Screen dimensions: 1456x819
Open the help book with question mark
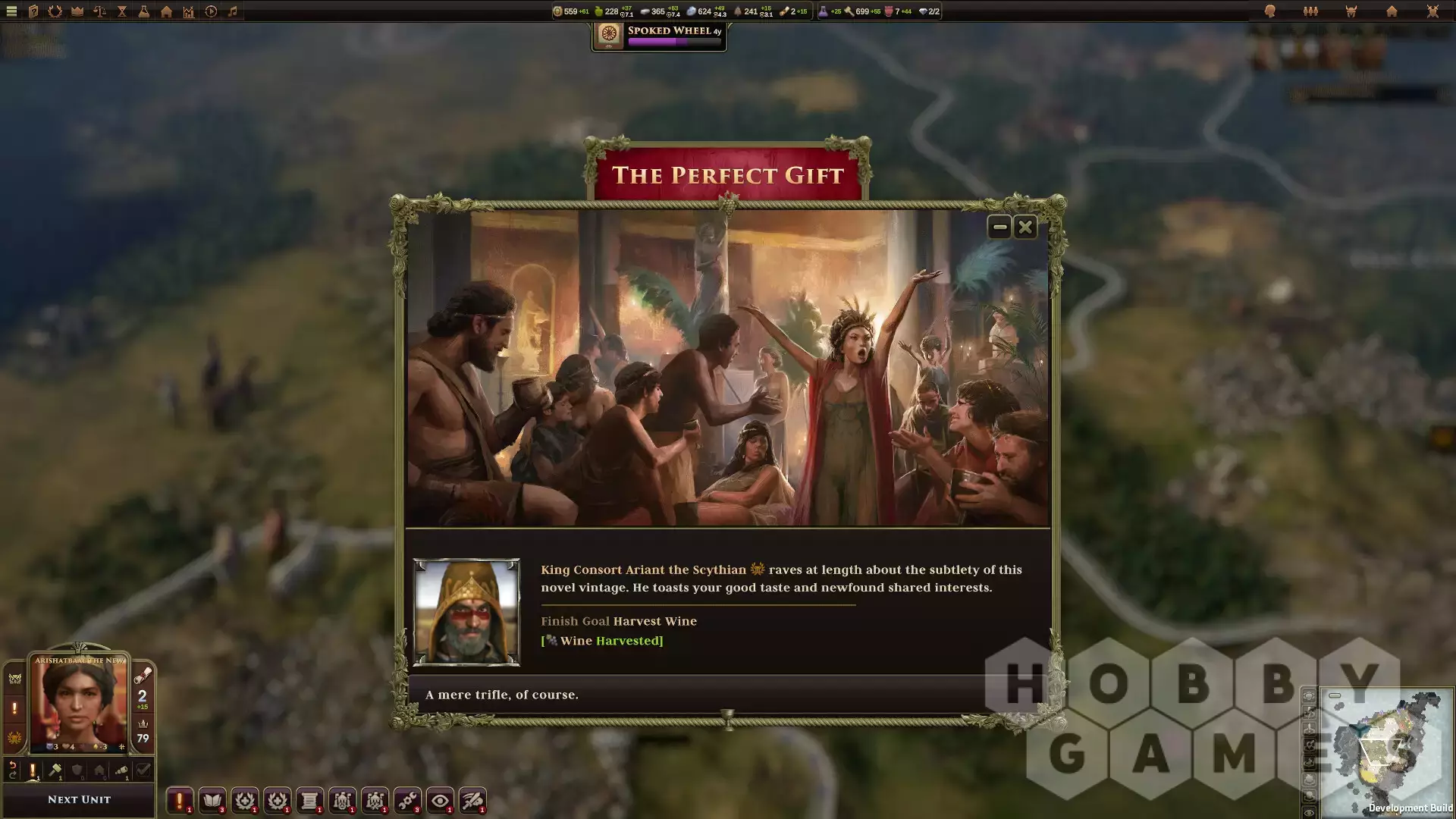pyautogui.click(x=33, y=11)
